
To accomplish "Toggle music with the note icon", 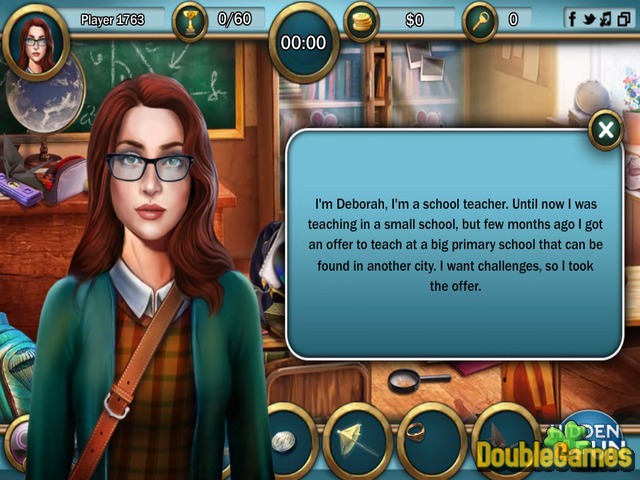I will [x=606, y=18].
